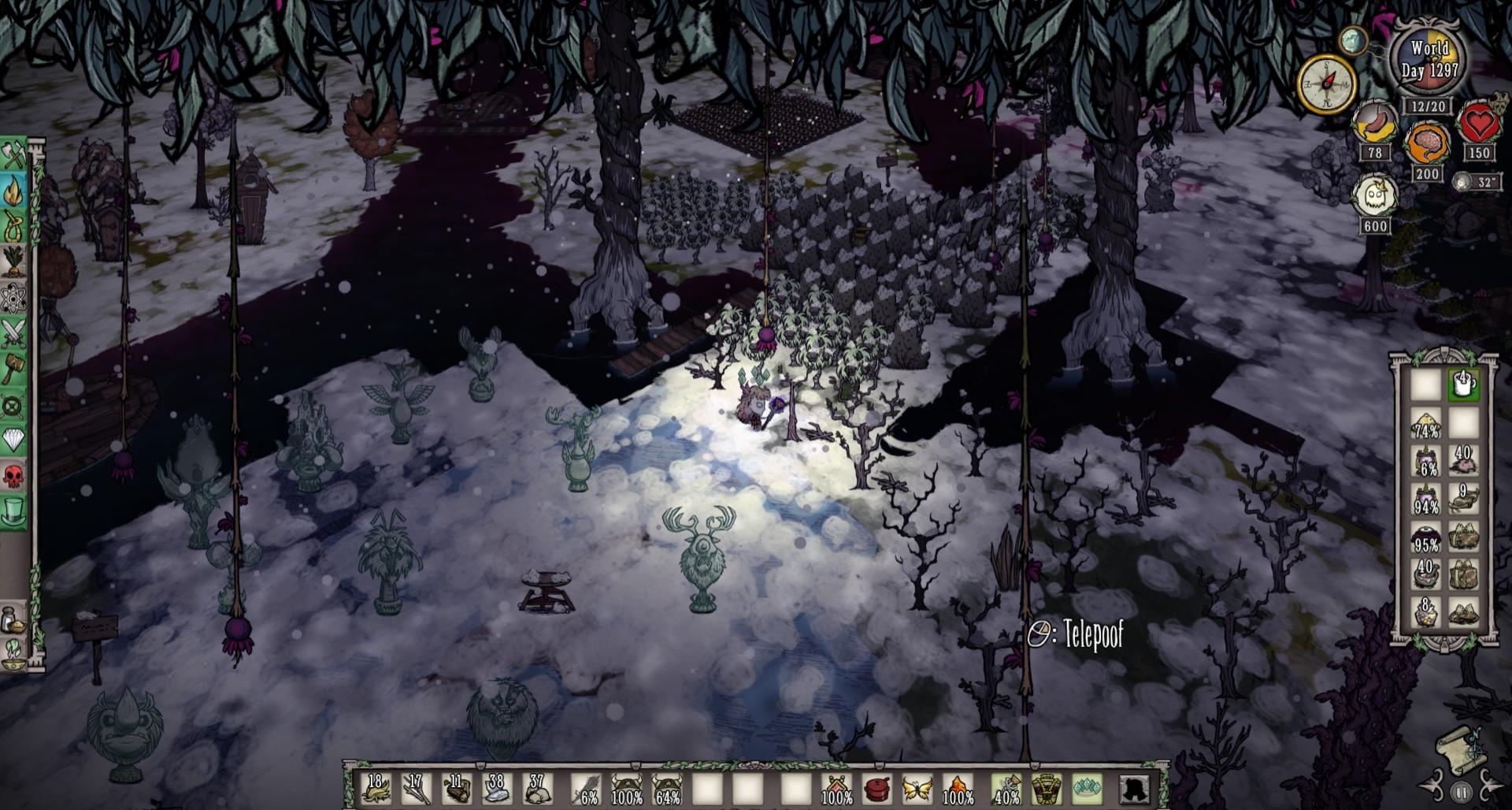Select the horned helmet at 64% durability
Viewport: 1512px width, 810px height.
tap(667, 789)
